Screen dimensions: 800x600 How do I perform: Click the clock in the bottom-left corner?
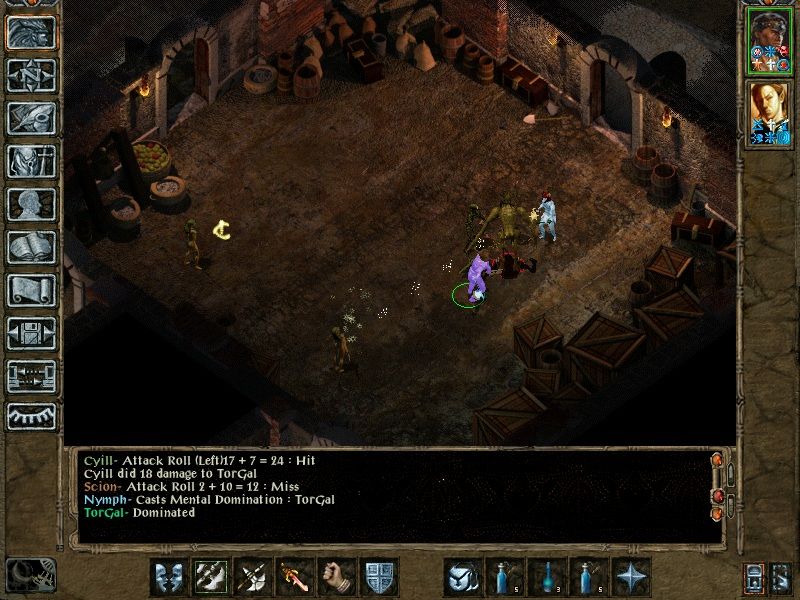pyautogui.click(x=30, y=575)
